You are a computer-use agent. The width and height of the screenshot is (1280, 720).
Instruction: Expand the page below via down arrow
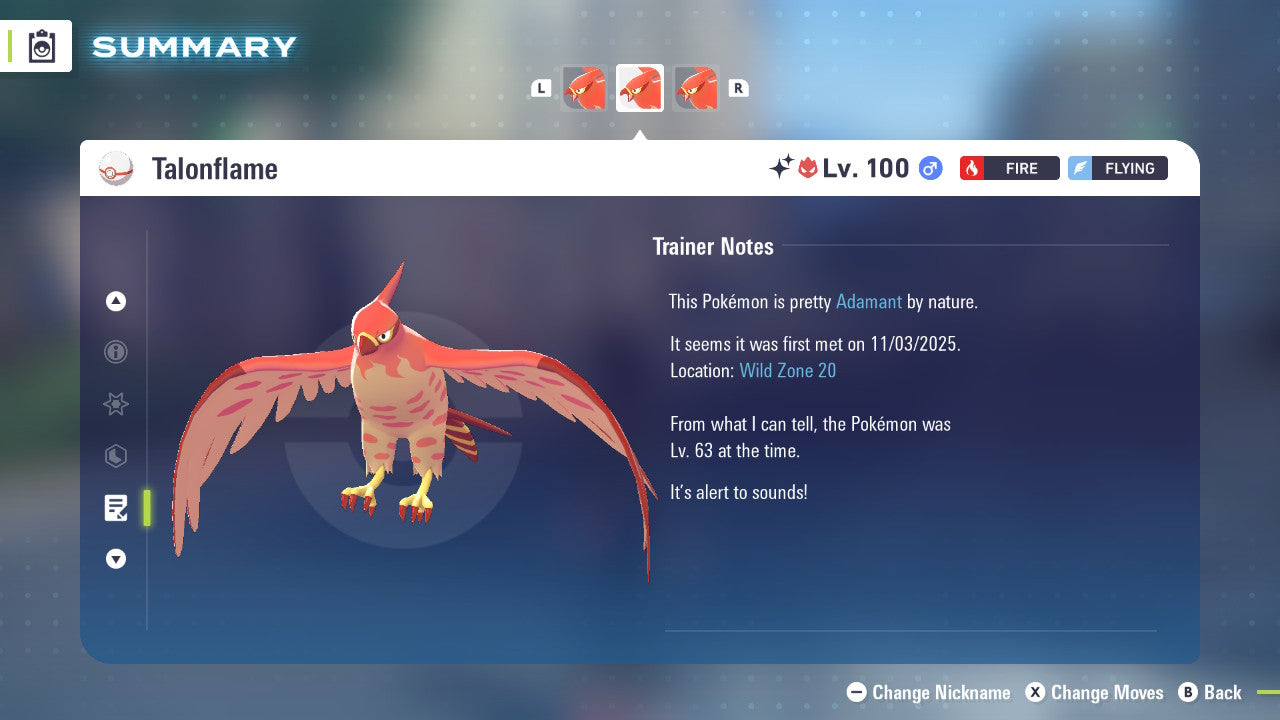point(115,559)
